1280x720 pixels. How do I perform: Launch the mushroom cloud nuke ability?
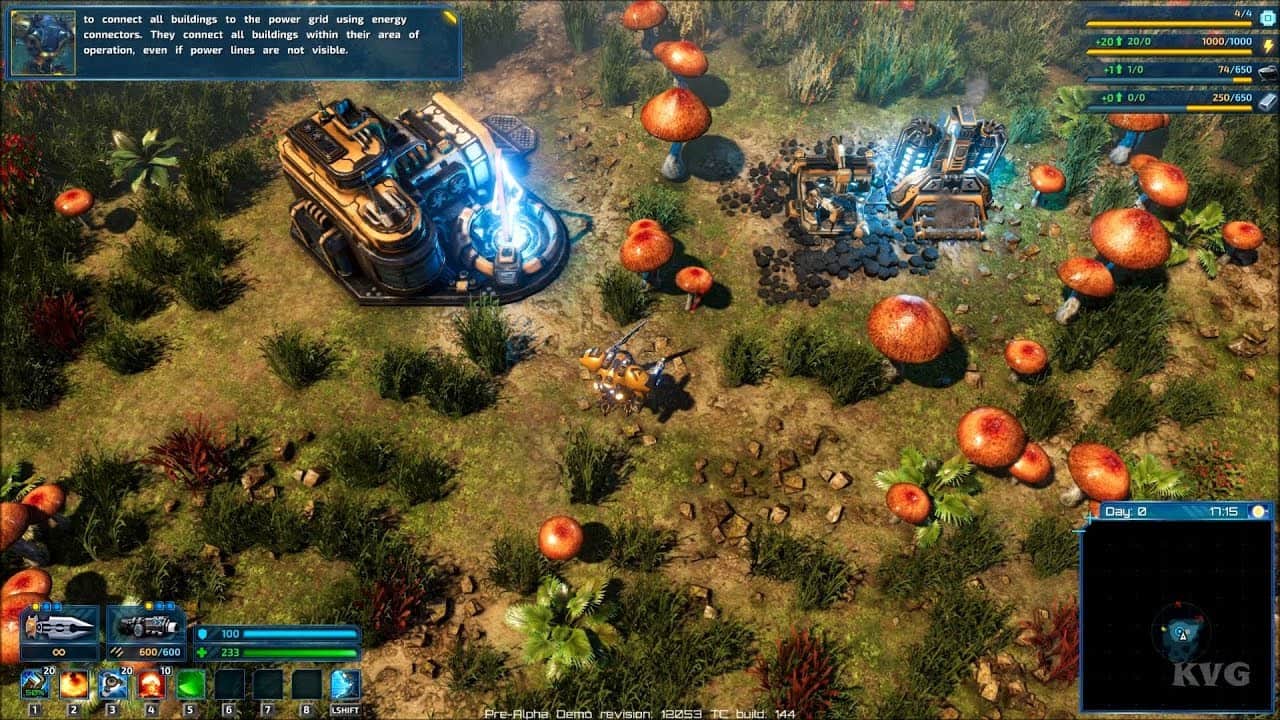(x=152, y=685)
